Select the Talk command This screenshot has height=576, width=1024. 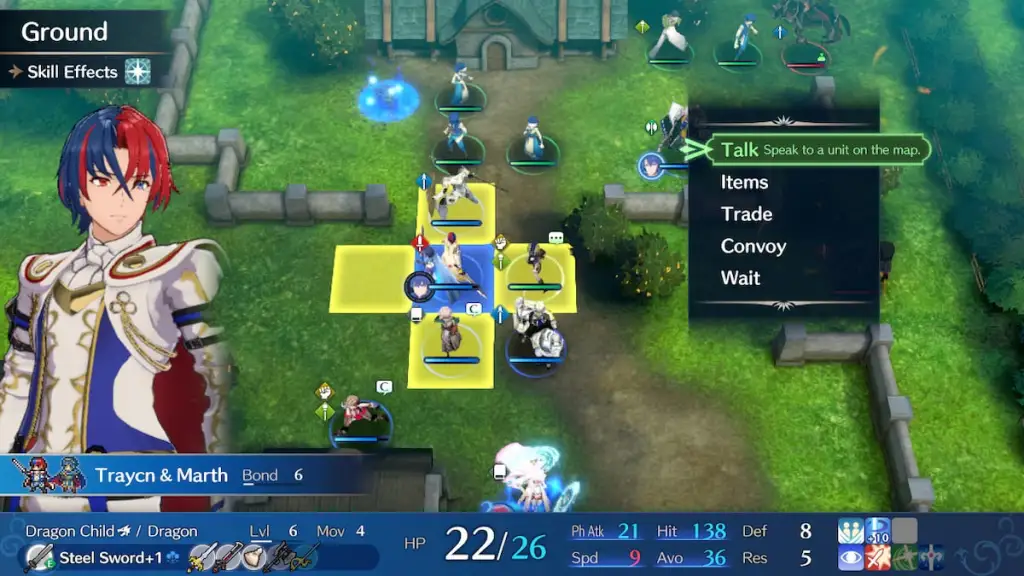click(740, 150)
